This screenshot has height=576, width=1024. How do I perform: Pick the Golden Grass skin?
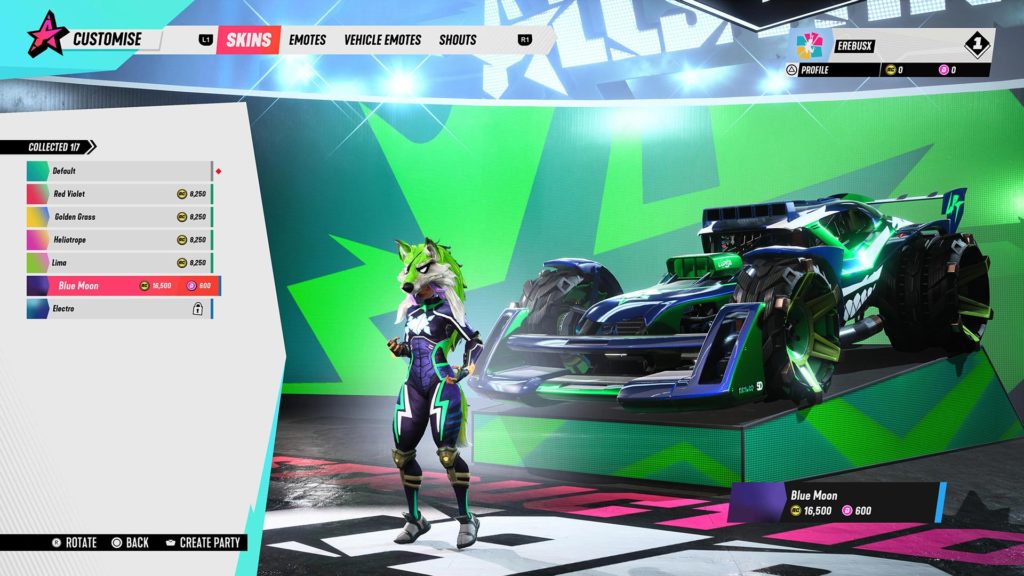pyautogui.click(x=119, y=217)
